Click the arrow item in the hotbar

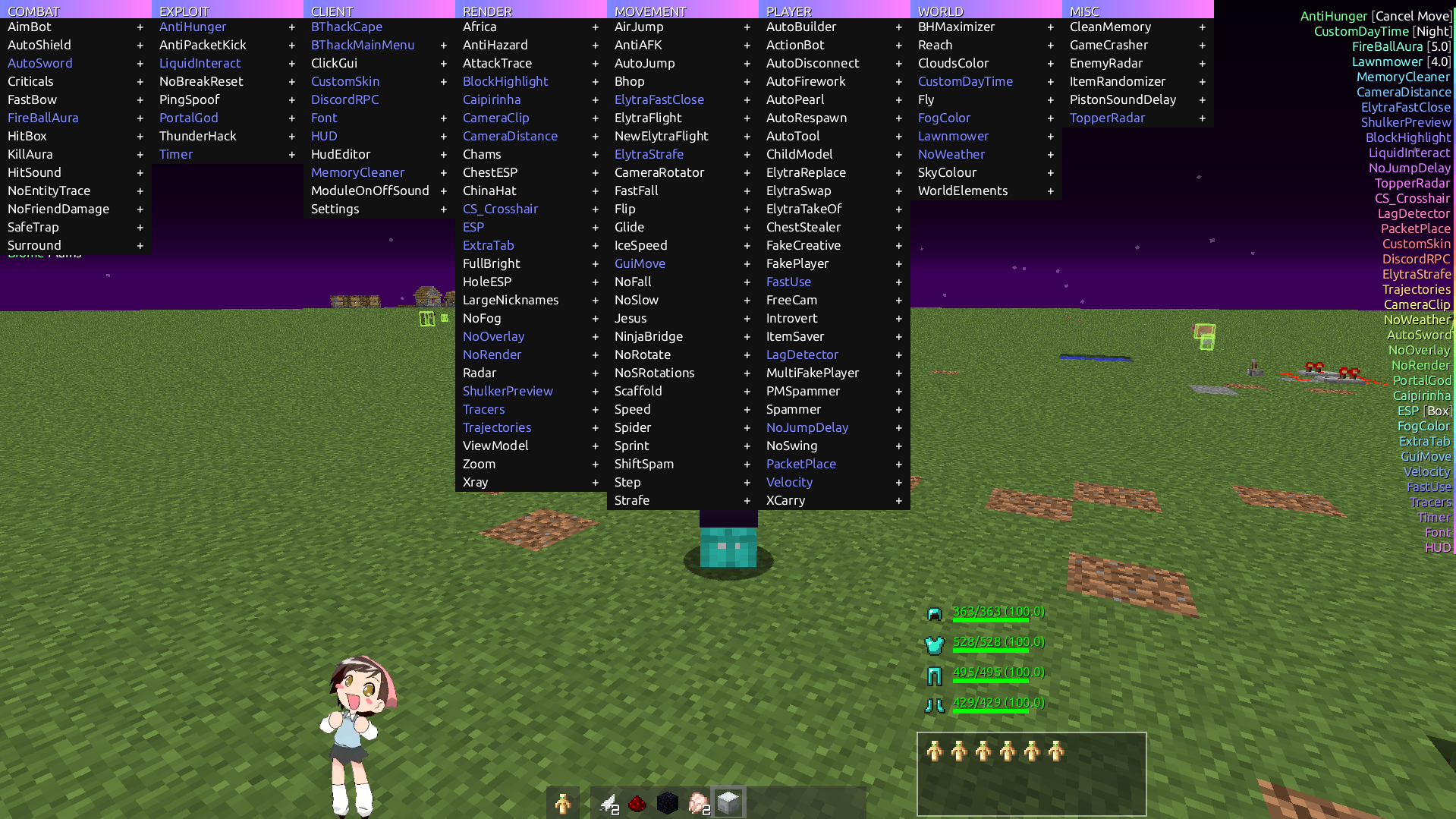607,802
